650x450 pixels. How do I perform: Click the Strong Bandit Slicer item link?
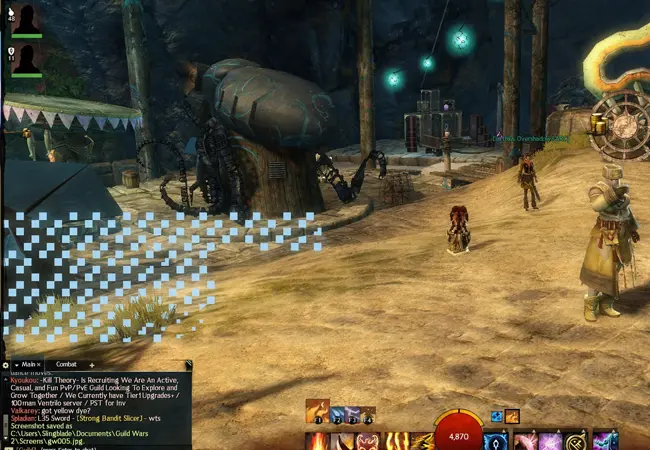tap(105, 416)
